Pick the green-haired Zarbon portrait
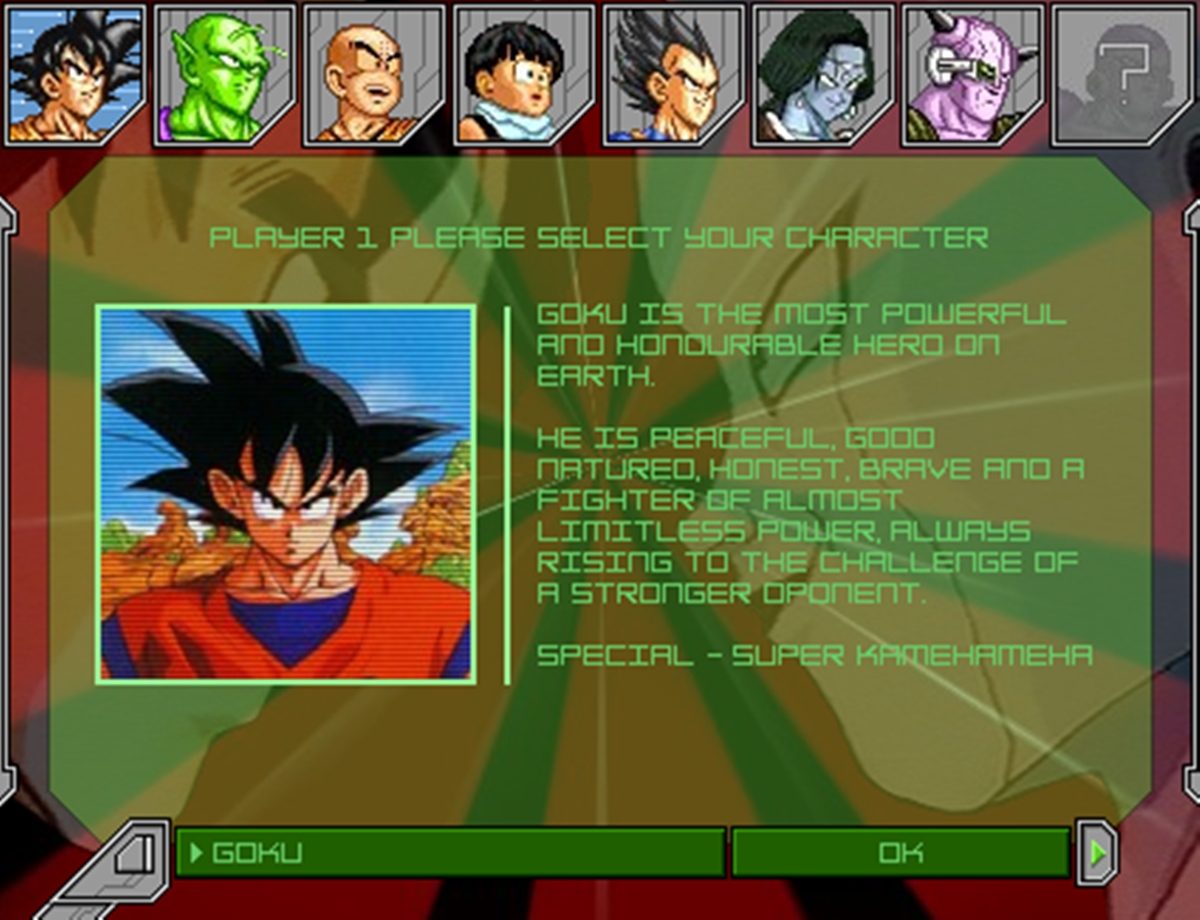The image size is (1200, 920). 822,73
